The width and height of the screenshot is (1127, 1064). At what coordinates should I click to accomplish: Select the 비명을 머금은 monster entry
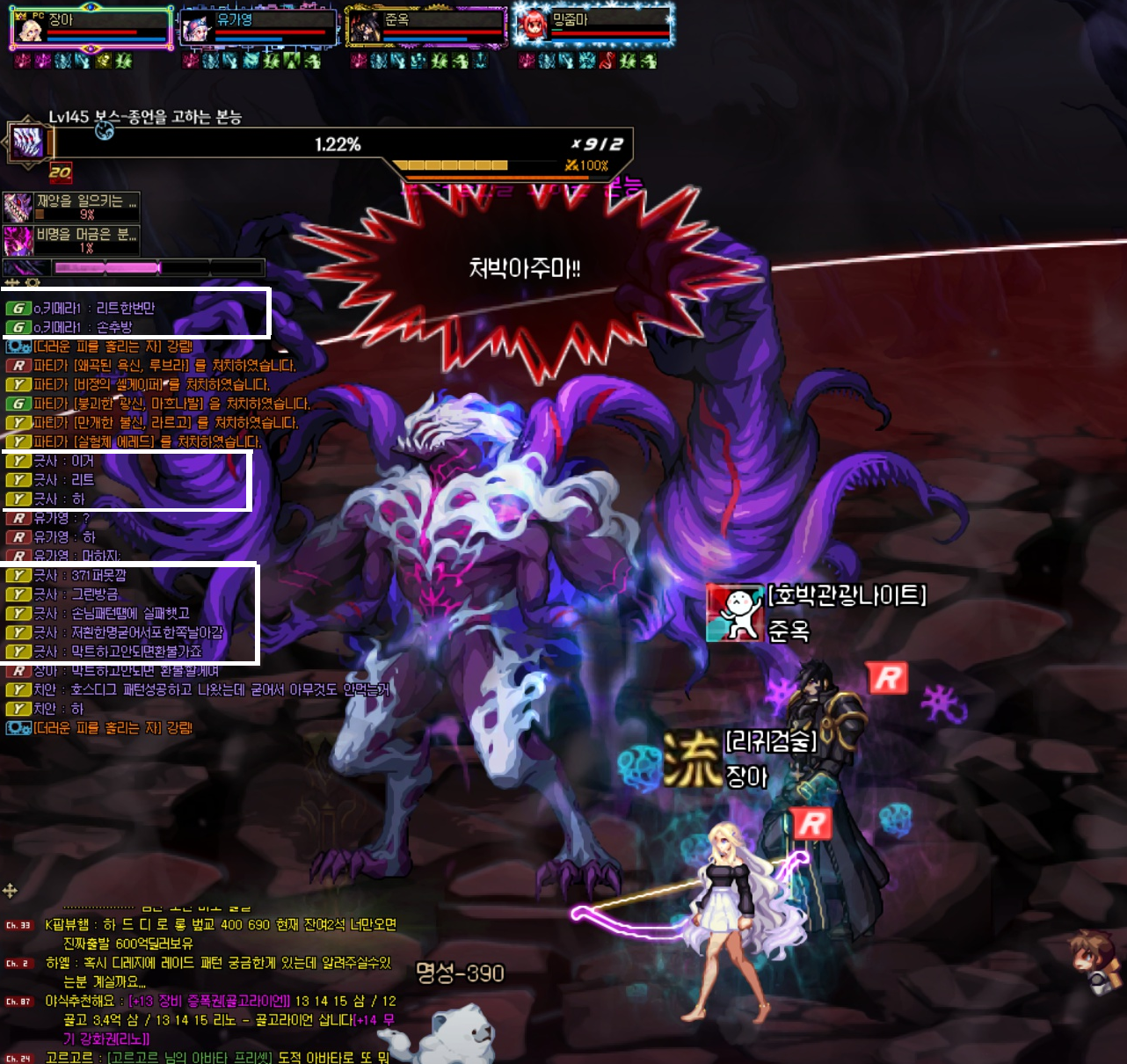pos(71,240)
